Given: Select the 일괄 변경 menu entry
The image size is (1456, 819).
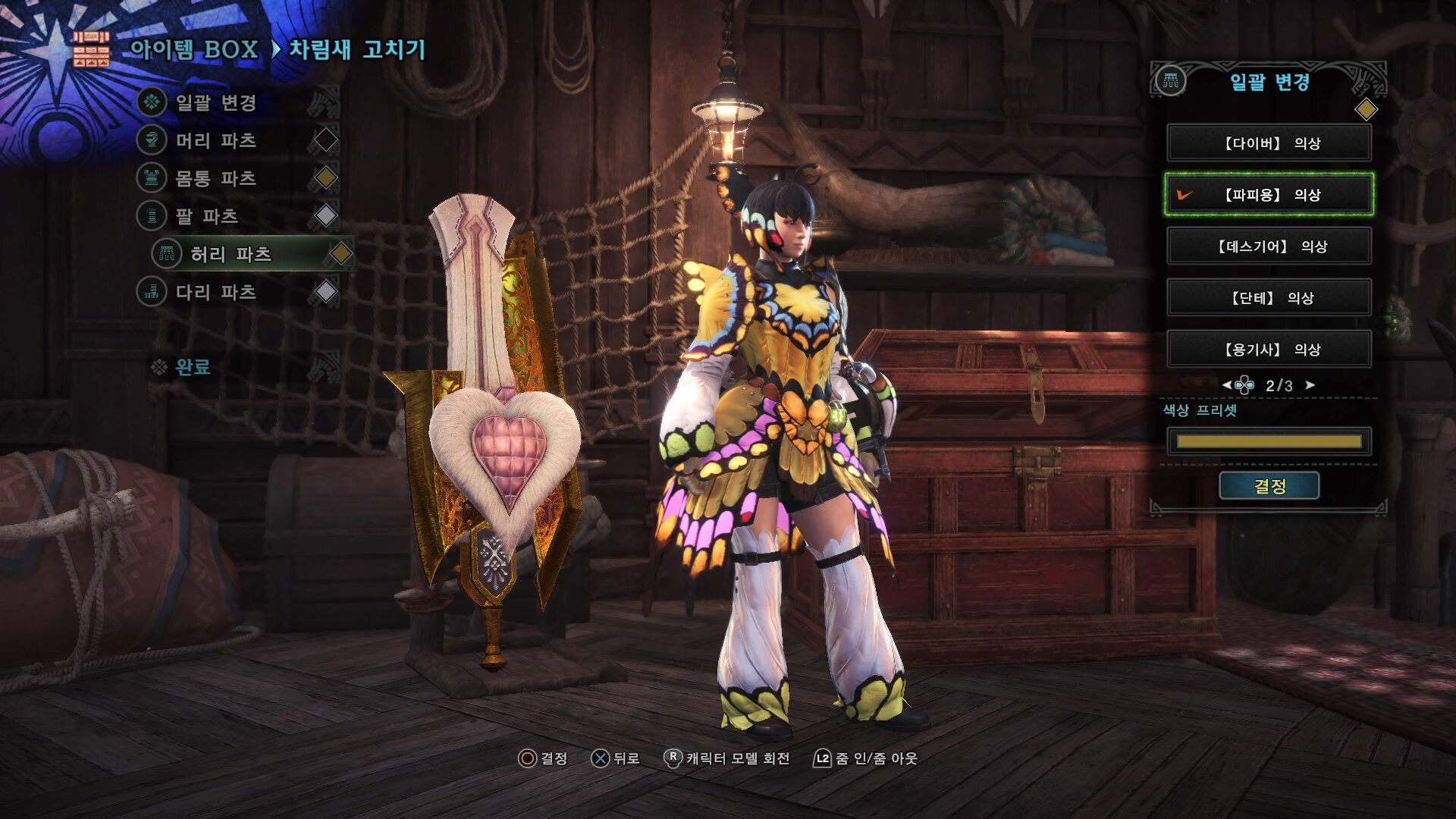Looking at the screenshot, I should click(216, 102).
